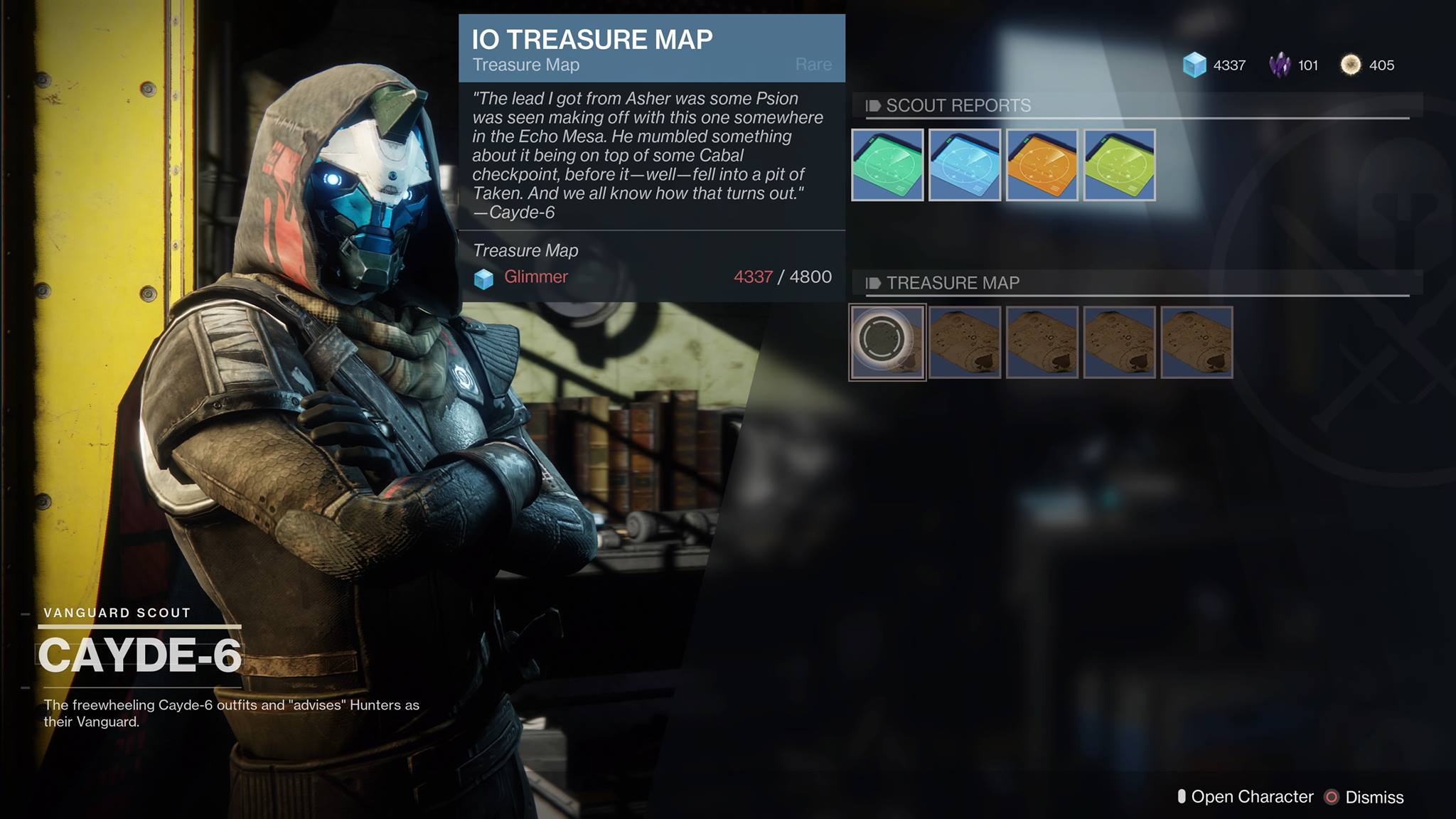Click the Glimmer icon on the map cost
1456x819 pixels.
tap(483, 277)
